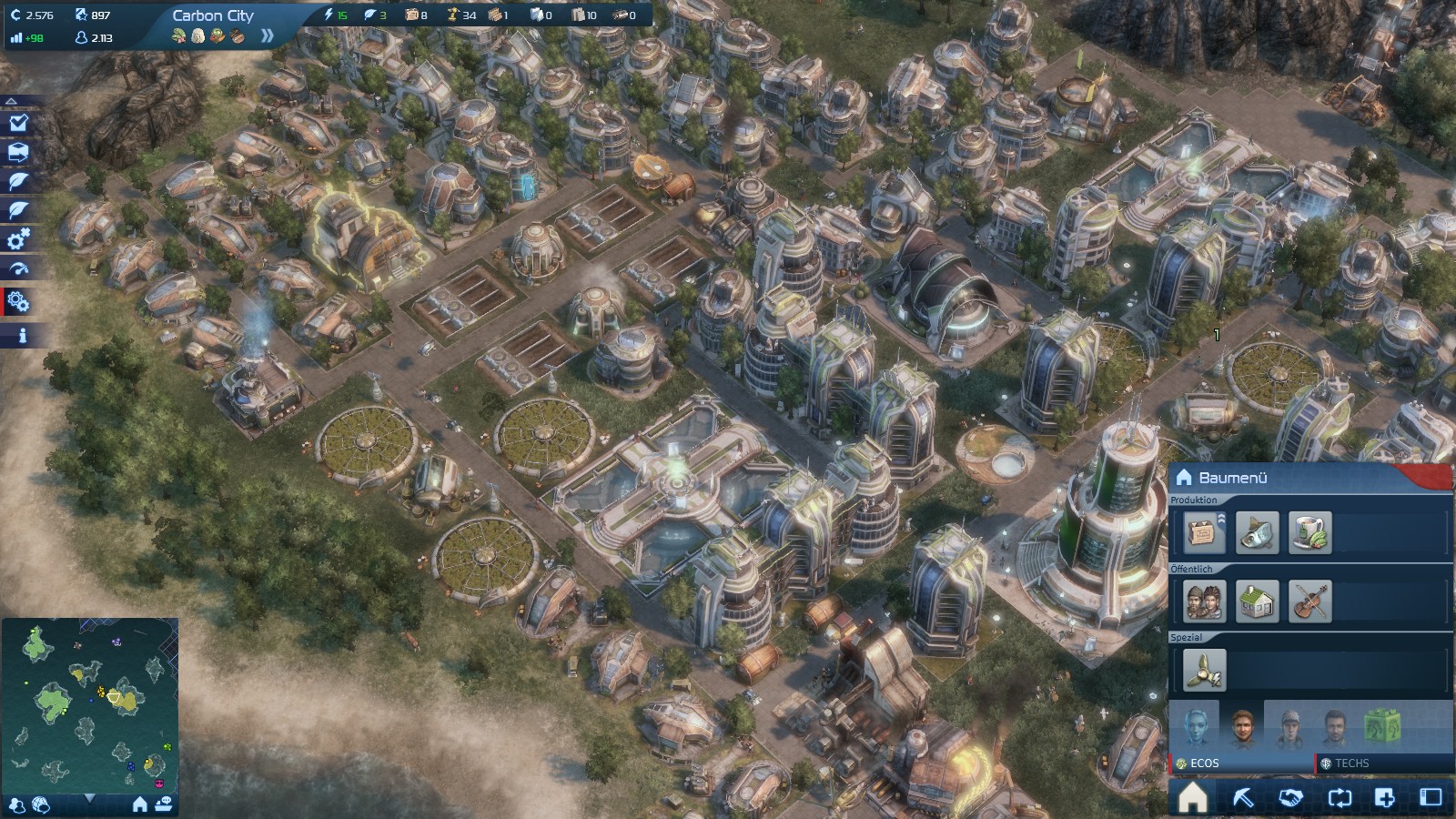This screenshot has height=819, width=1456.
Task: Select the blue female advisor portrait
Action: 1195,726
